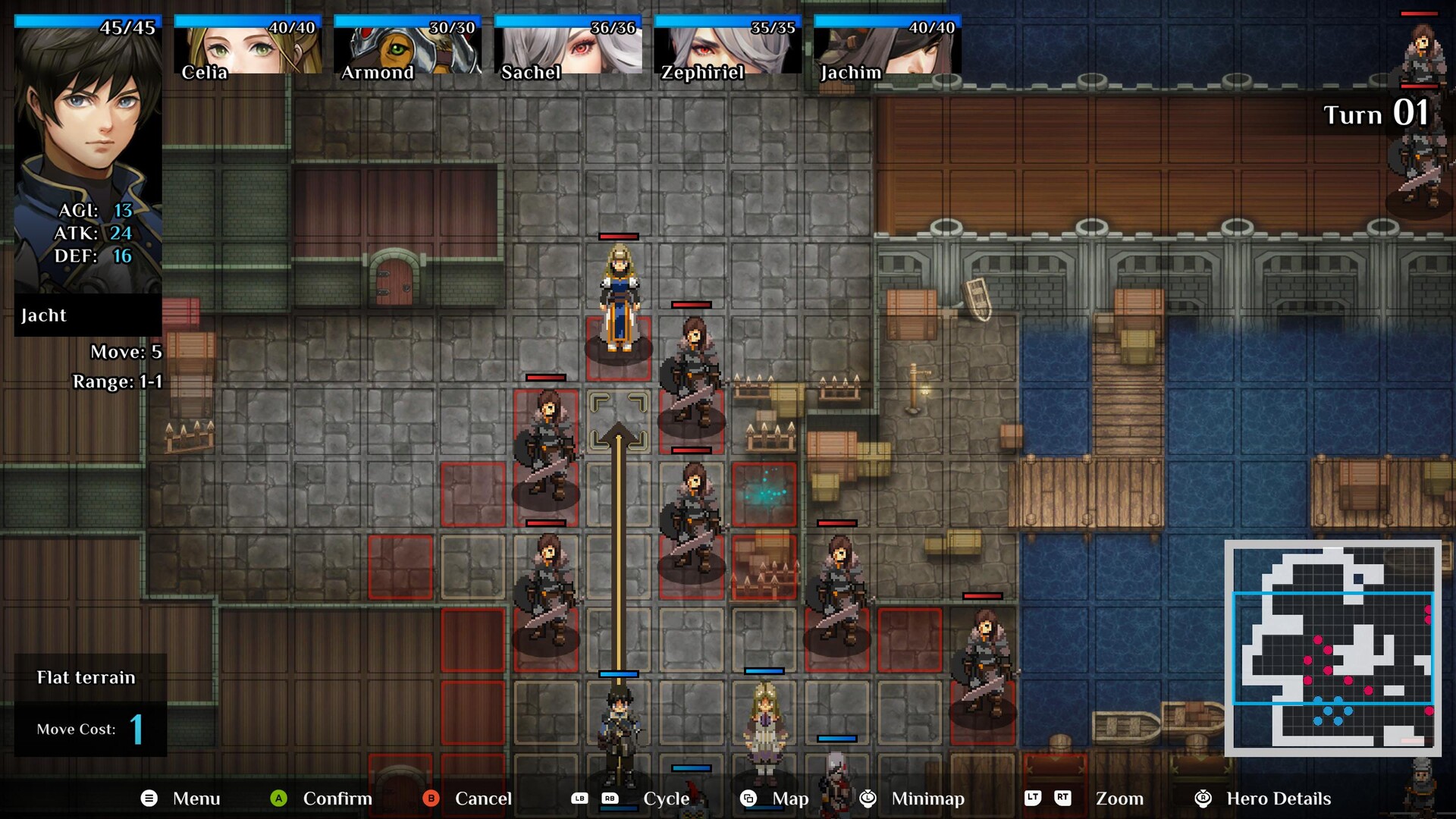
Task: Select the Minimap icon
Action: (867, 799)
